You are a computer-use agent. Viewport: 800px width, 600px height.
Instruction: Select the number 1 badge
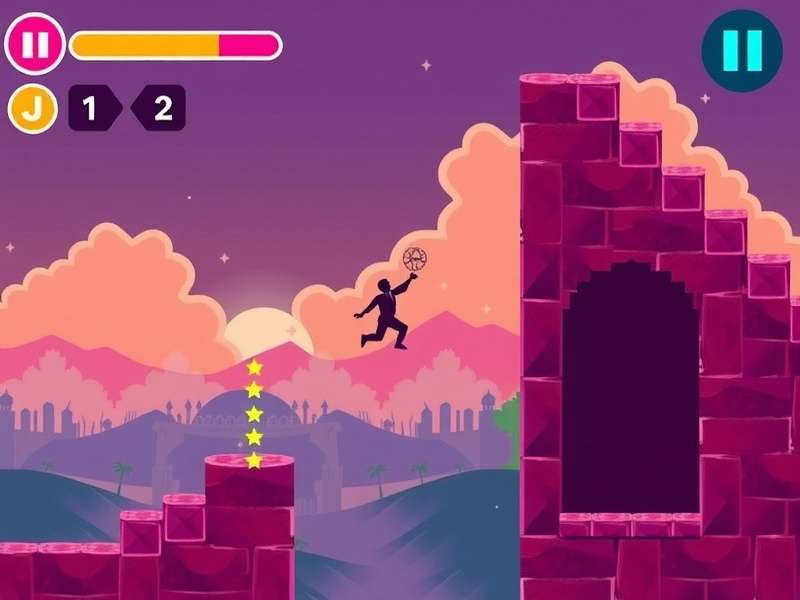tap(91, 109)
